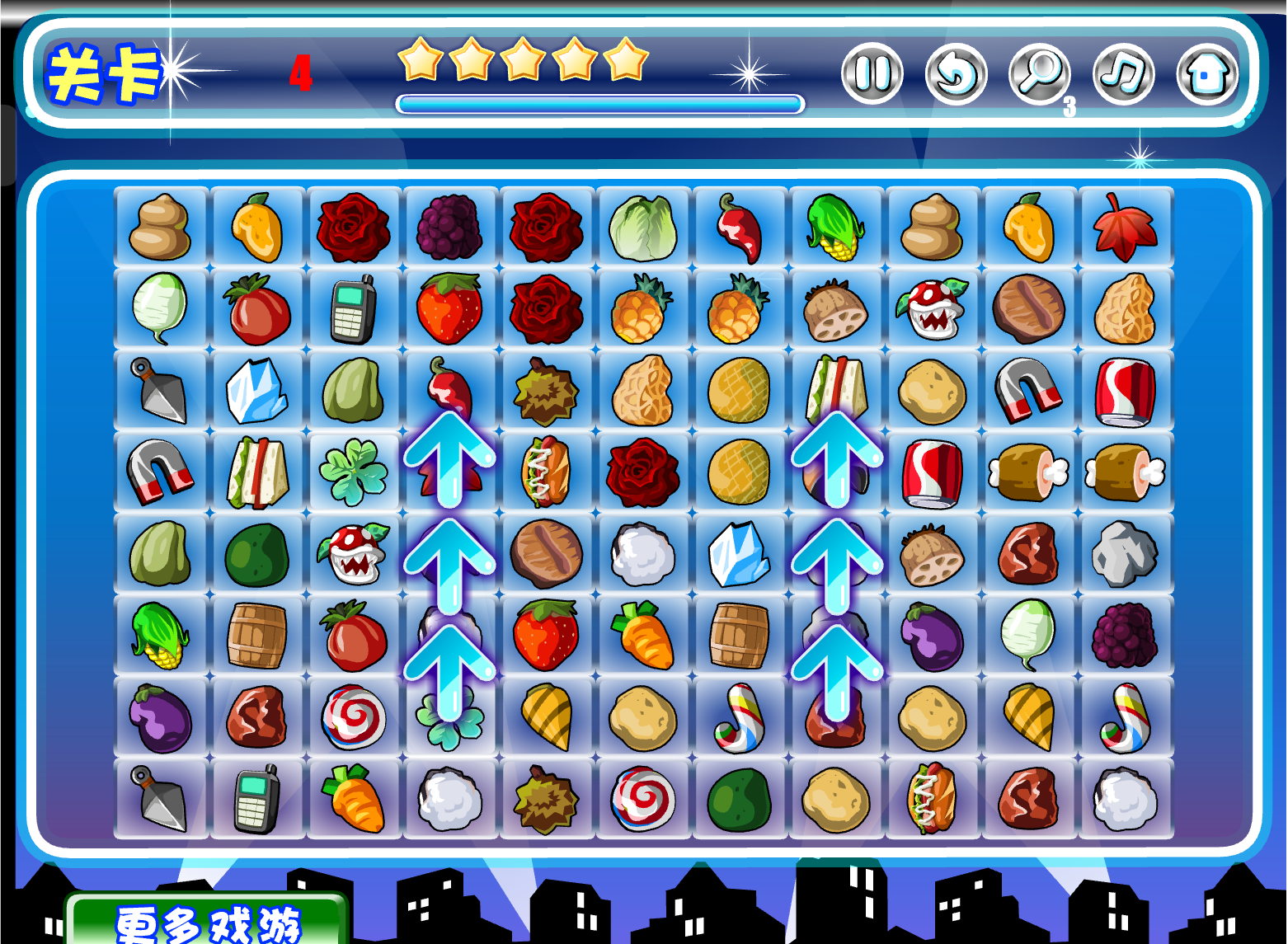Open the 更多游戏 more games link
The height and width of the screenshot is (944, 1288).
pyautogui.click(x=208, y=923)
